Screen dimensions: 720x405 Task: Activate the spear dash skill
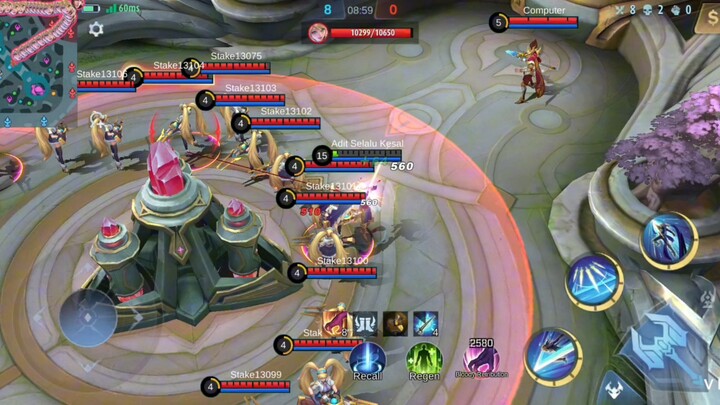552,356
